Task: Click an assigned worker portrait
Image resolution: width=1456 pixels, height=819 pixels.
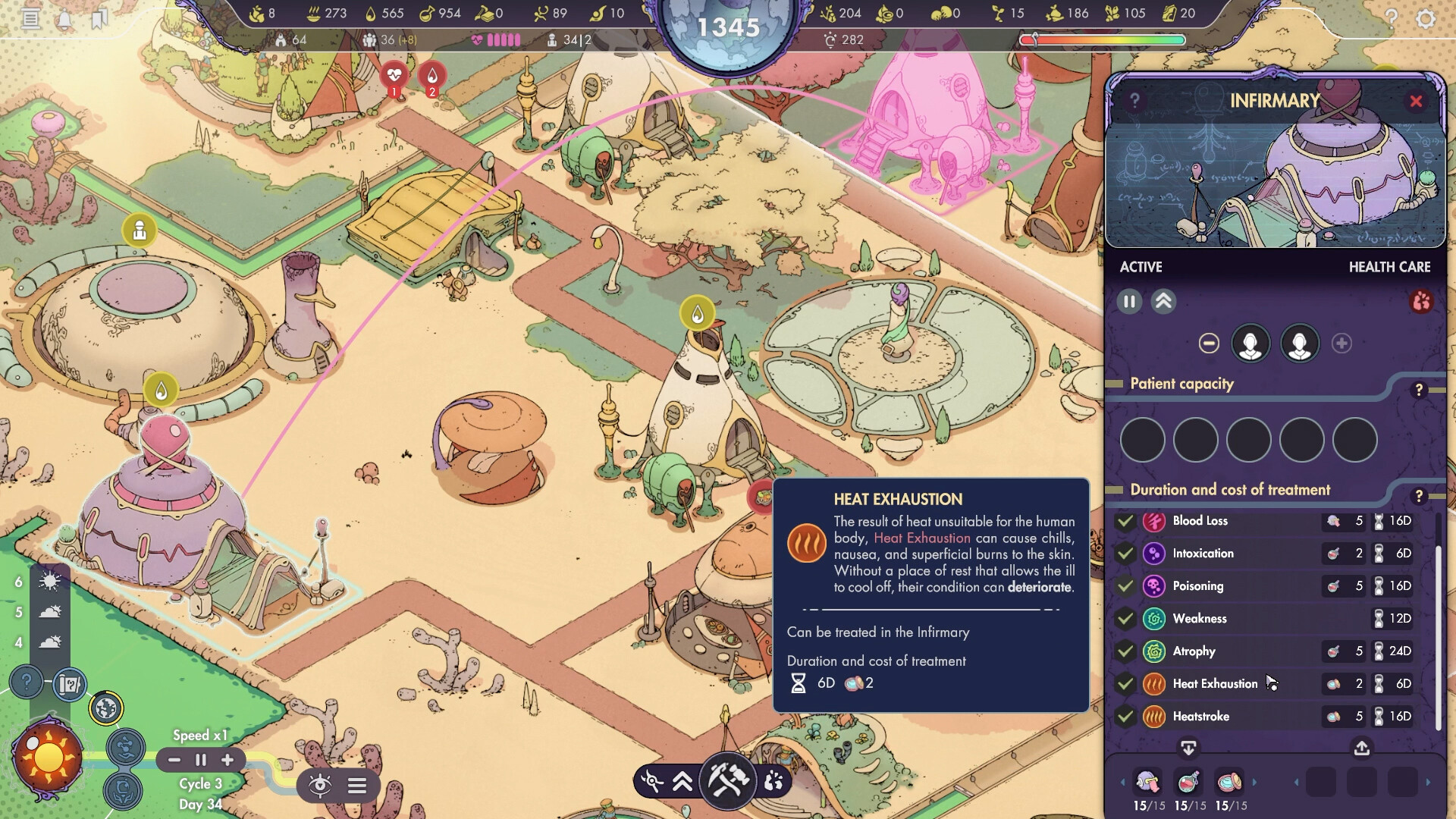Action: click(x=1250, y=343)
